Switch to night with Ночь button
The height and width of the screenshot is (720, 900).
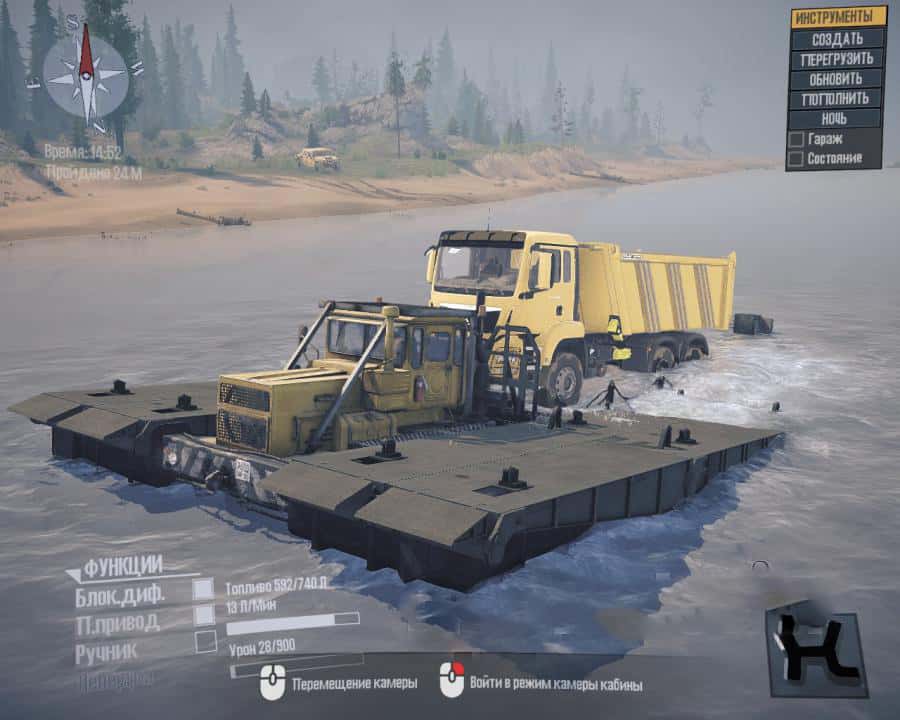pos(837,119)
